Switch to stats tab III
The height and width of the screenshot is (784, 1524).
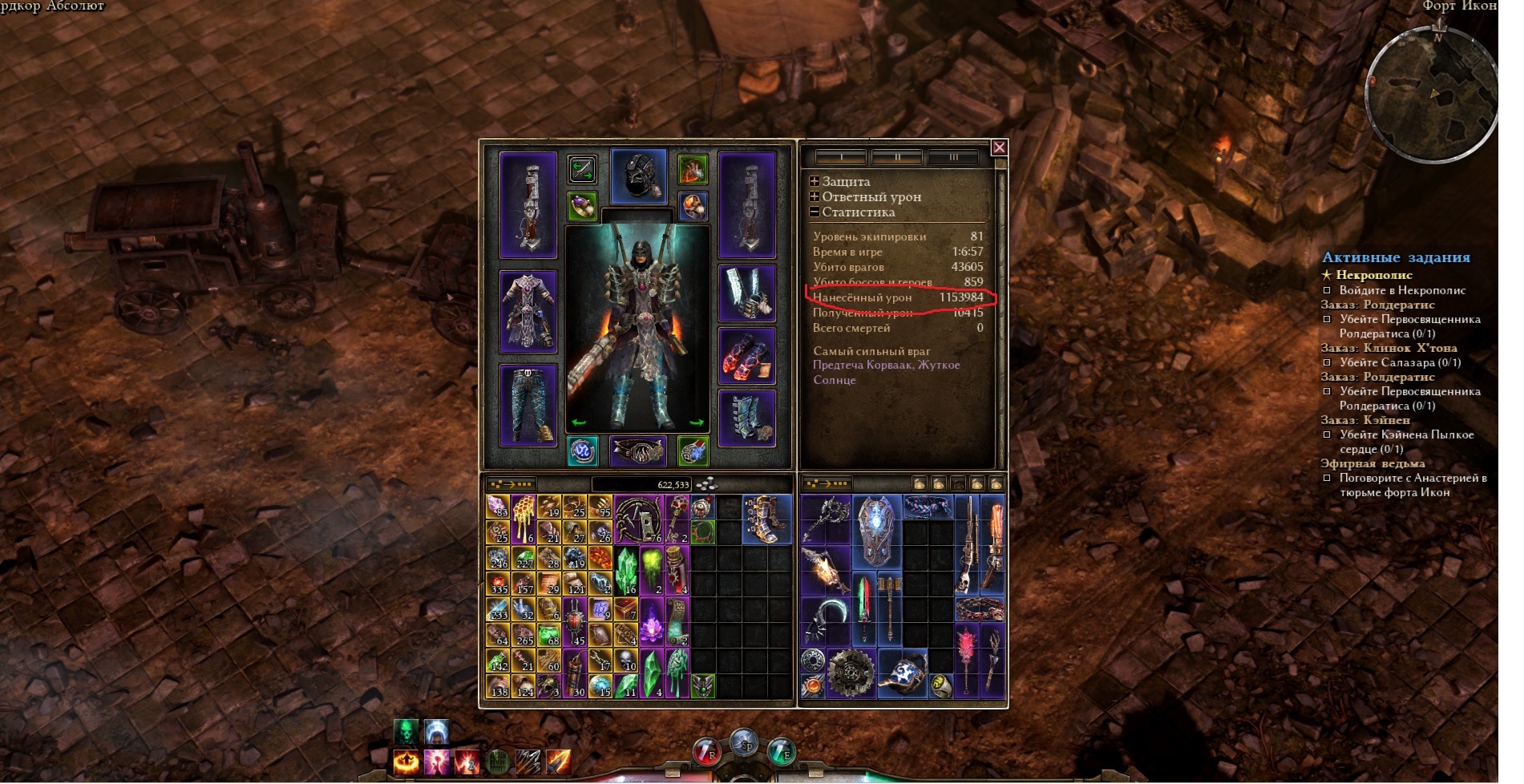953,158
